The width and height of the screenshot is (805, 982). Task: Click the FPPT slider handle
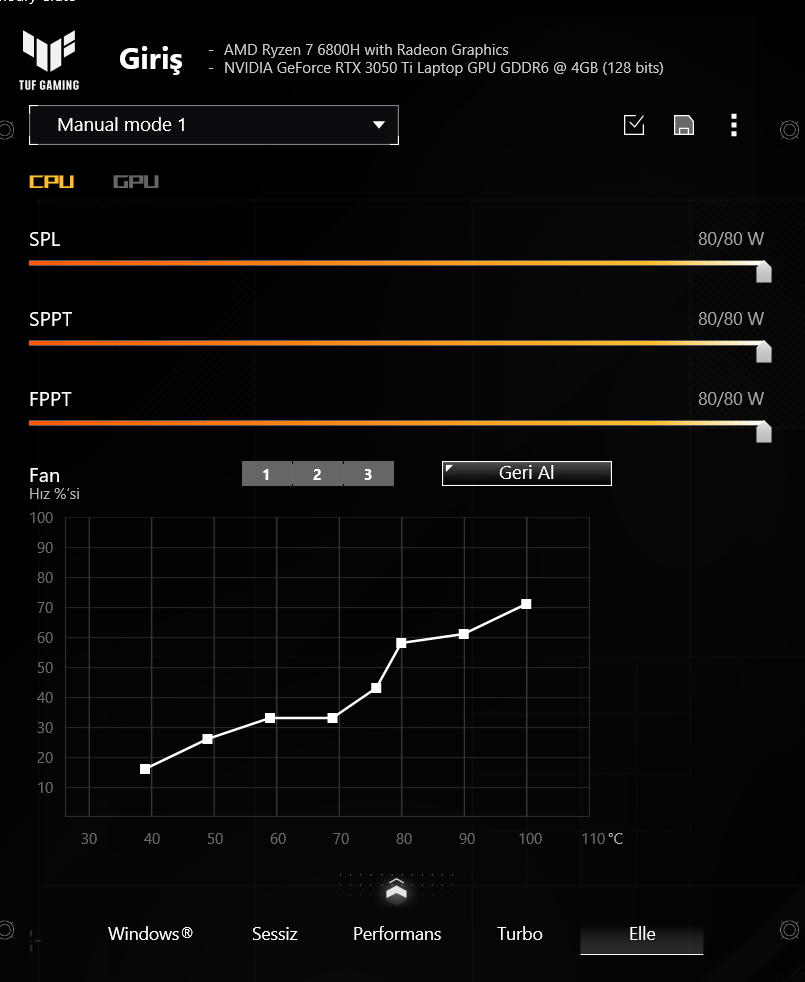pyautogui.click(x=764, y=432)
